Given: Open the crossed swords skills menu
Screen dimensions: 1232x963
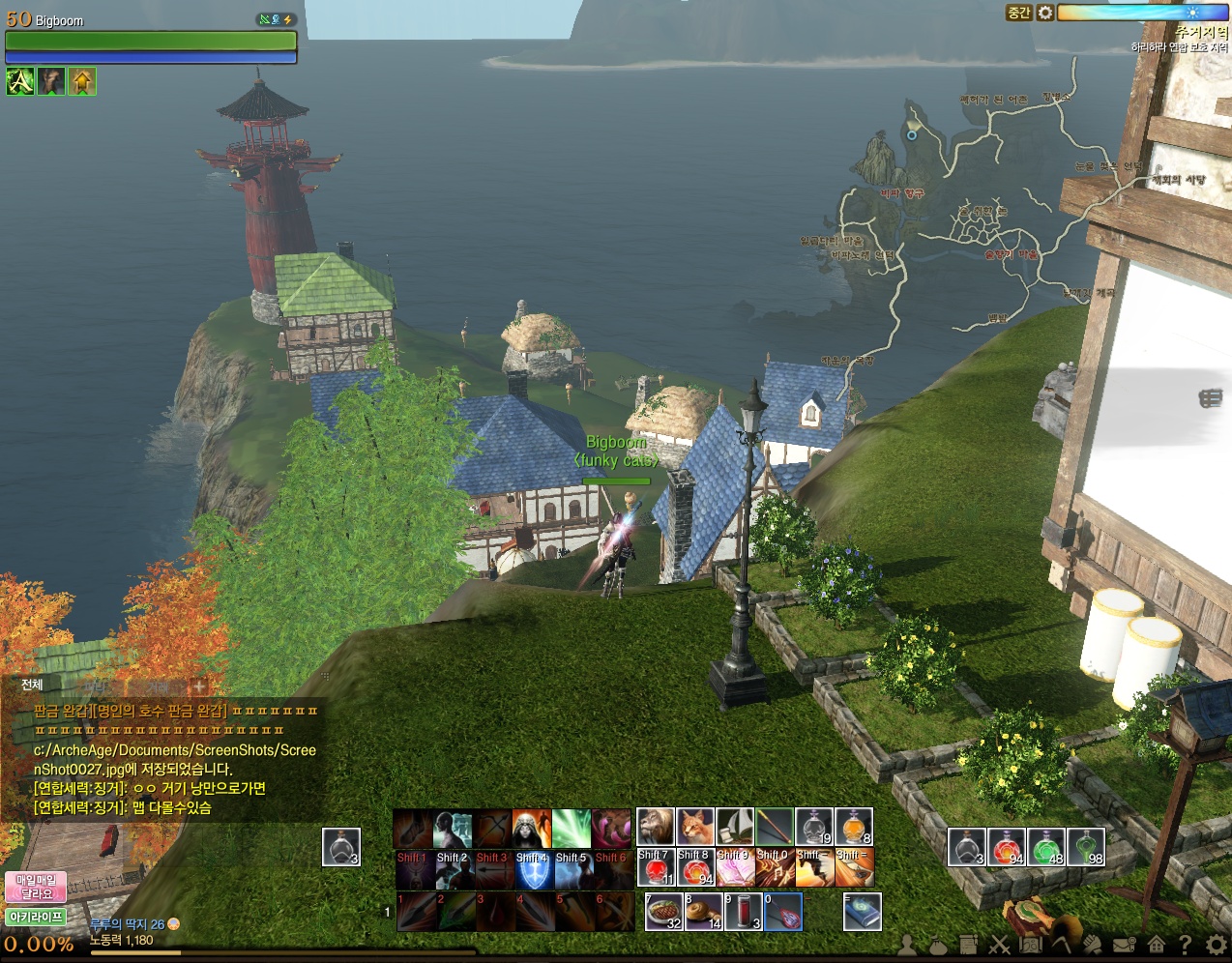Looking at the screenshot, I should click(999, 945).
